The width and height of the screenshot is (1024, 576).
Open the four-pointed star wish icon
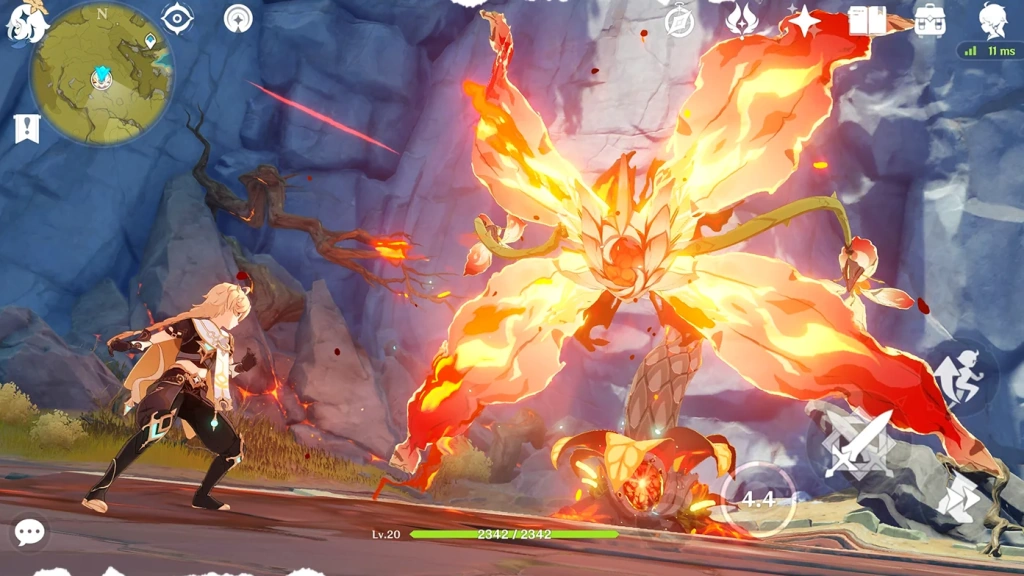(x=803, y=21)
